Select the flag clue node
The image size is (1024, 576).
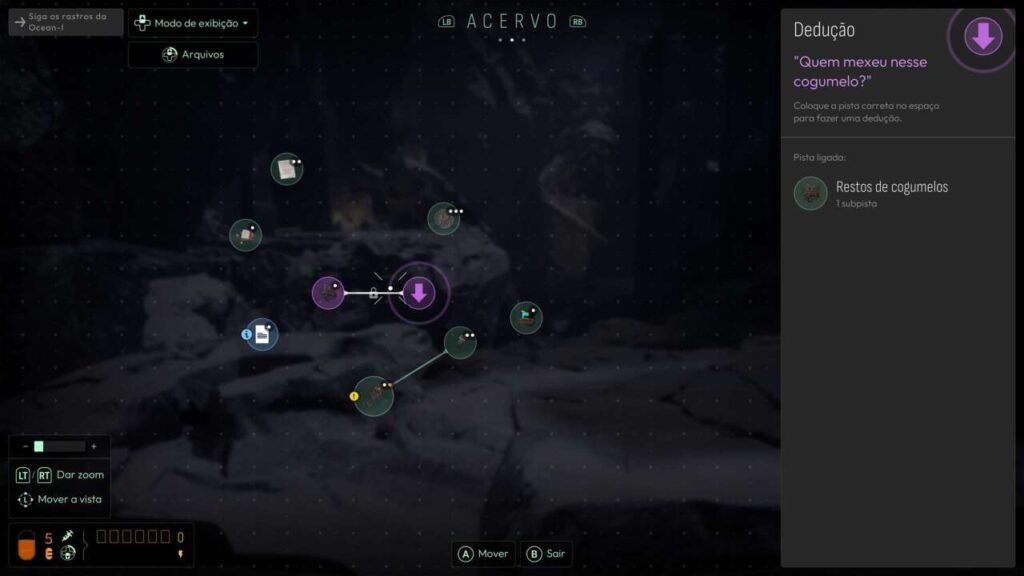point(526,318)
